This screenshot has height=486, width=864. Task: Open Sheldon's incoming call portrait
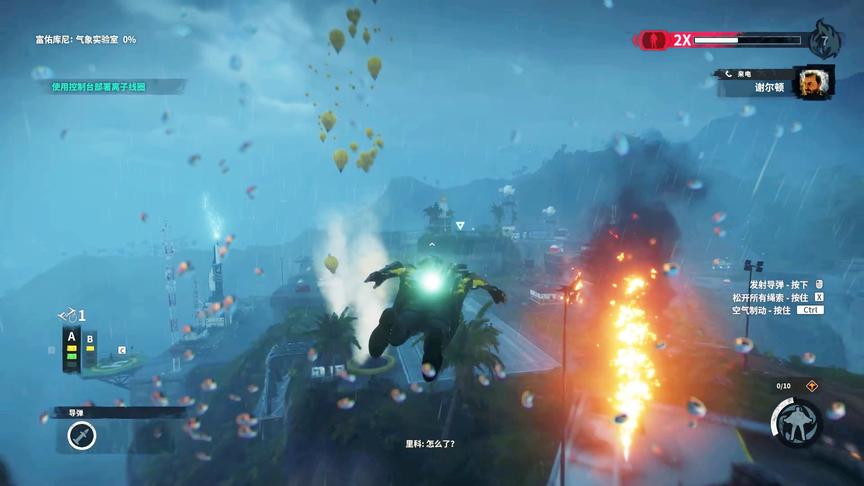pos(813,82)
